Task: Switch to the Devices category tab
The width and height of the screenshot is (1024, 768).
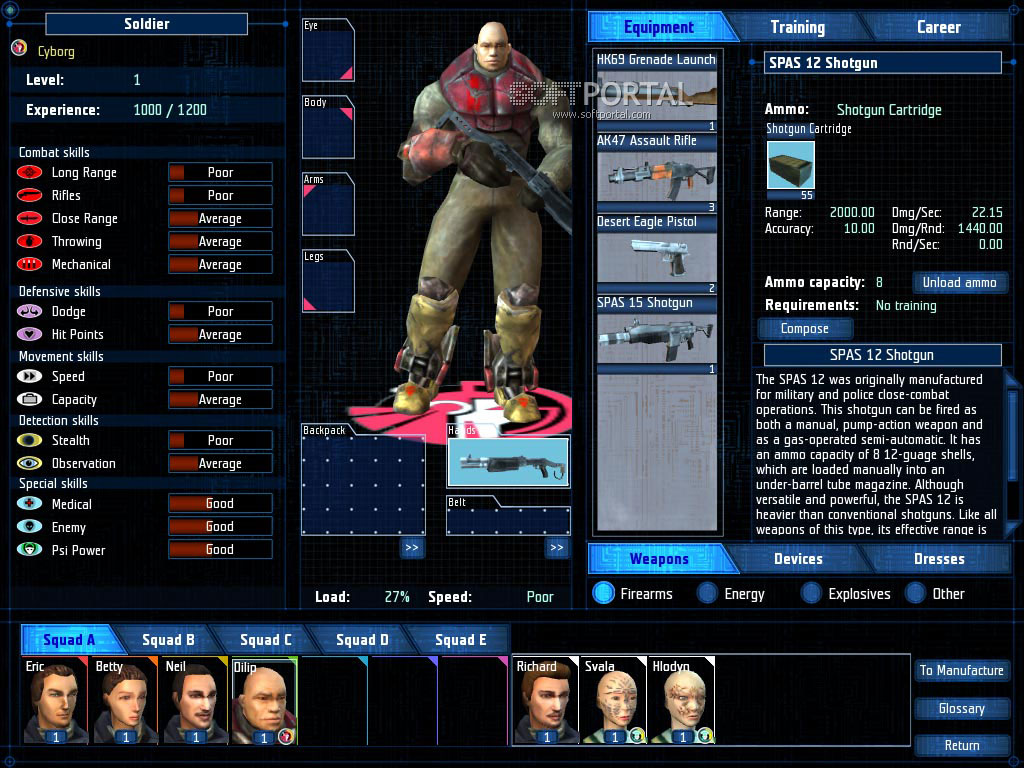Action: tap(798, 559)
